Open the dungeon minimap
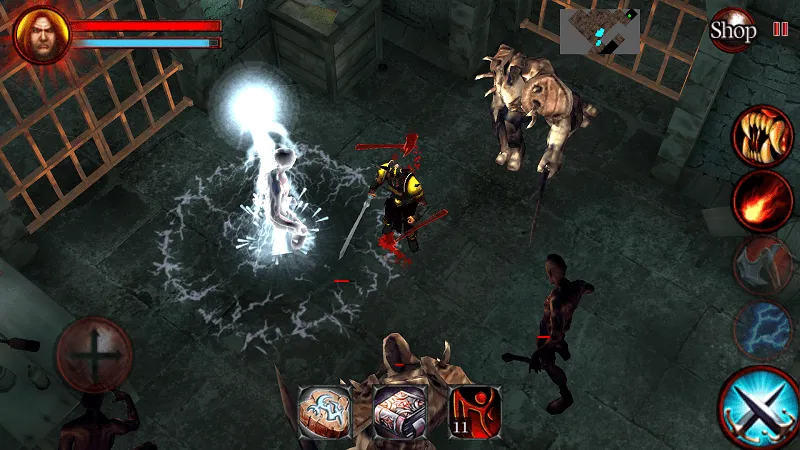800x450 pixels. click(599, 32)
